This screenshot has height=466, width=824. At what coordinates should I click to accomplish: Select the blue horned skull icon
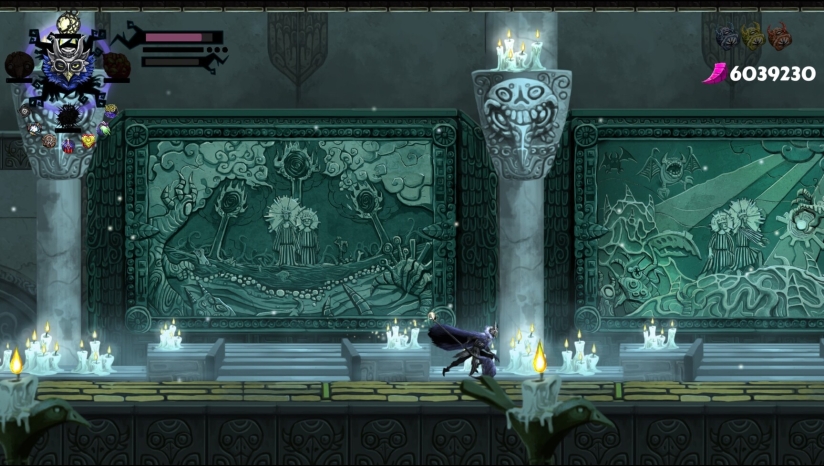(x=727, y=37)
